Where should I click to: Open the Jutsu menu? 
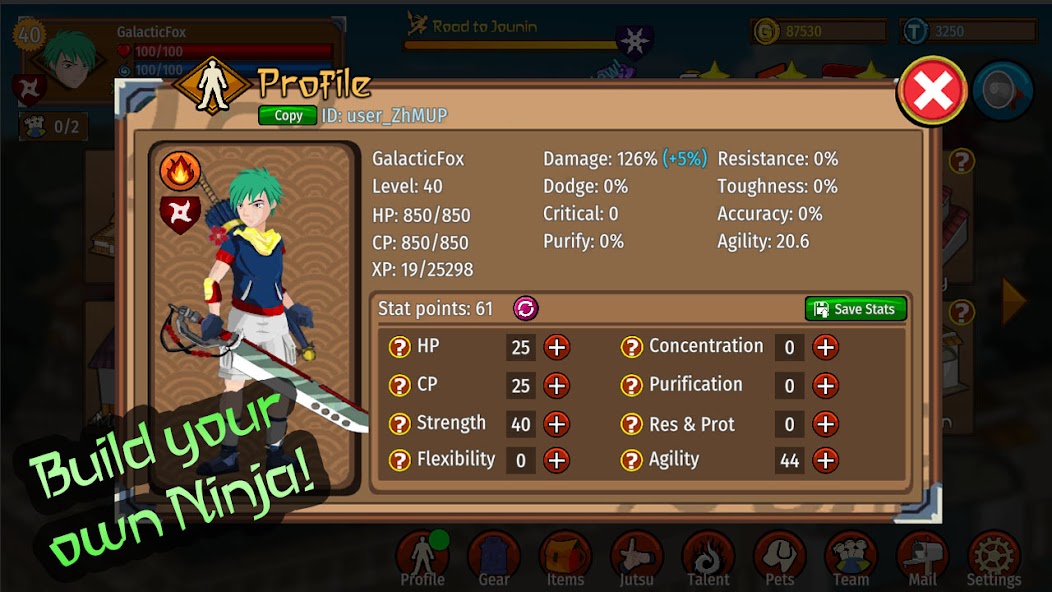pos(637,558)
